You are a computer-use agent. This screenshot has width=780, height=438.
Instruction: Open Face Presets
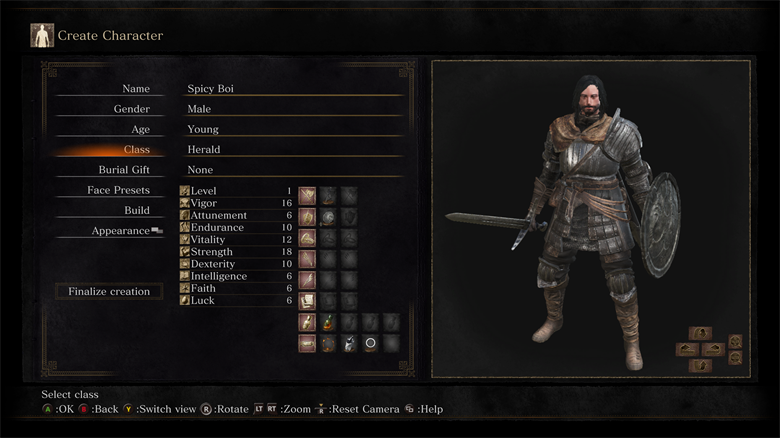(x=118, y=190)
